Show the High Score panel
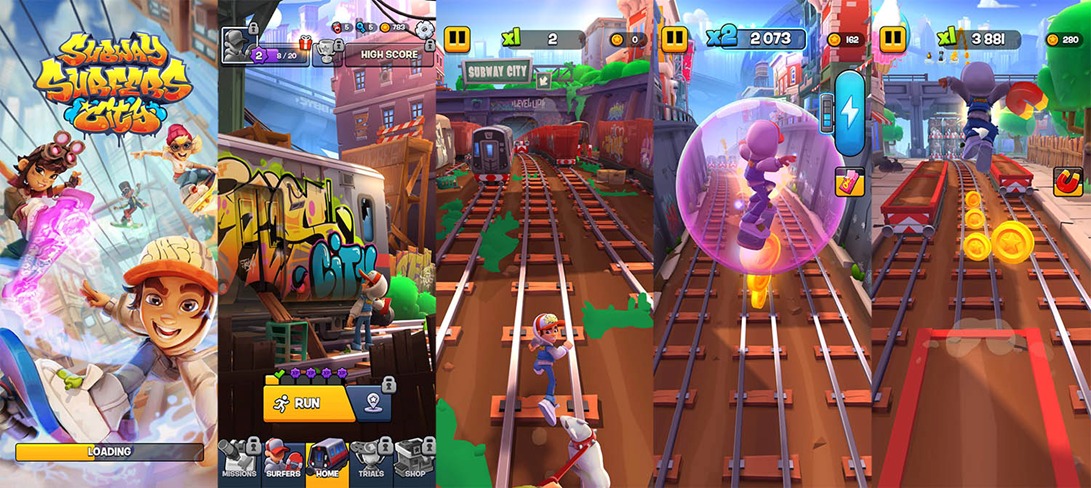The width and height of the screenshot is (1091, 488). click(x=389, y=54)
